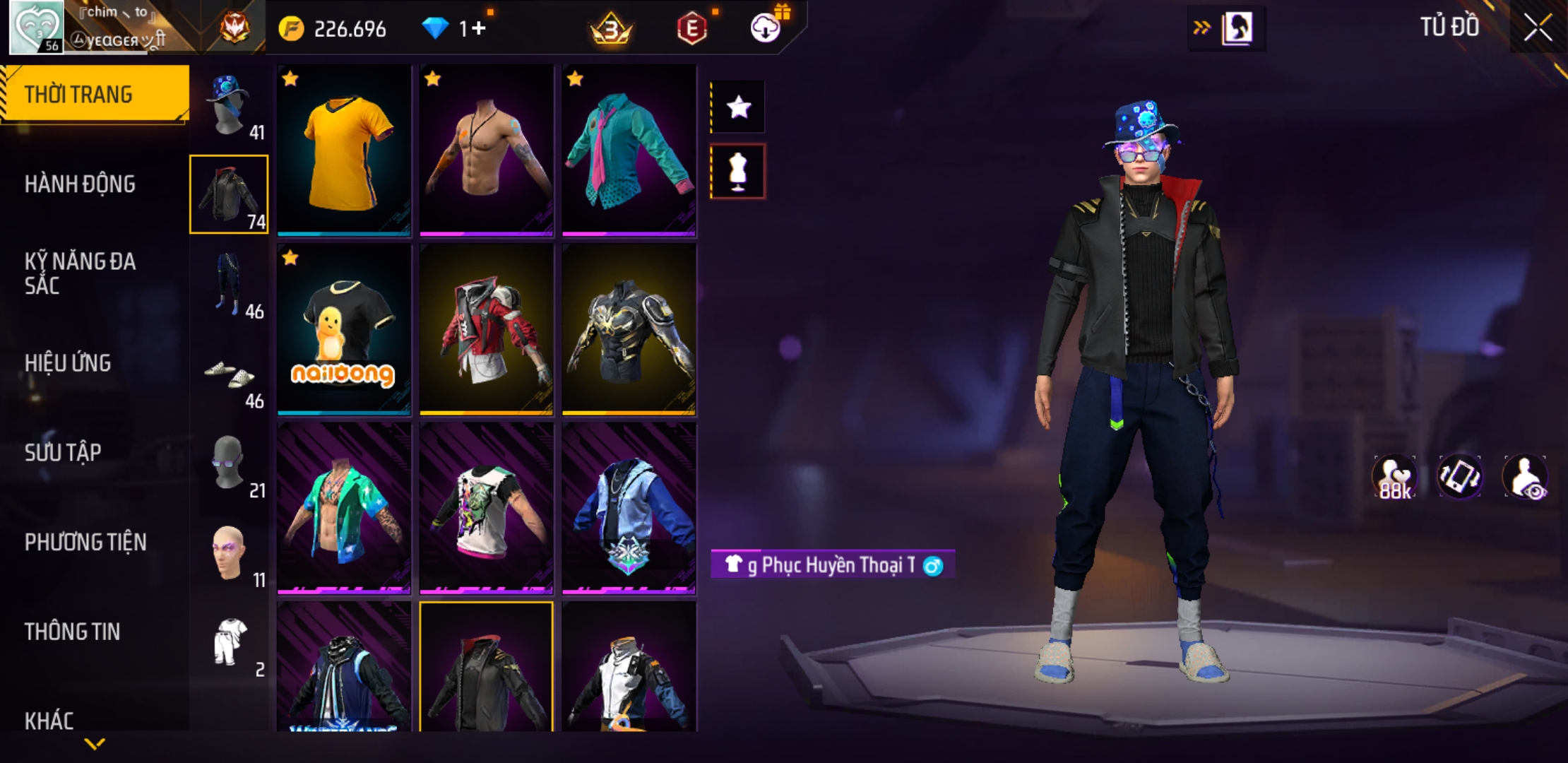This screenshot has height=763, width=1568.
Task: Open the Thông Tin info tab
Action: point(72,632)
